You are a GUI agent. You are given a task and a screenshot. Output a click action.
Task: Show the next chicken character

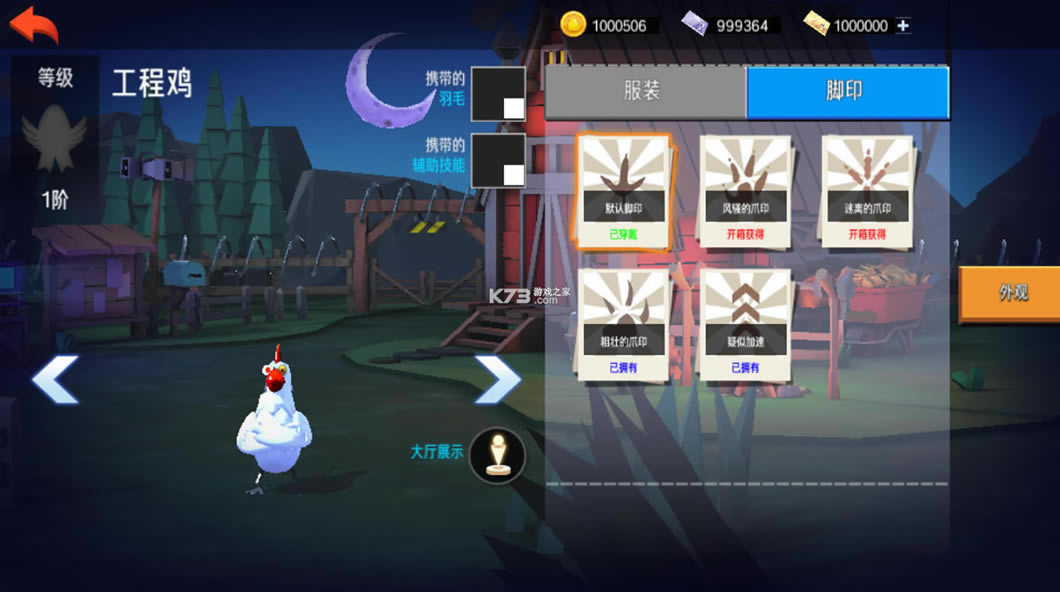497,380
